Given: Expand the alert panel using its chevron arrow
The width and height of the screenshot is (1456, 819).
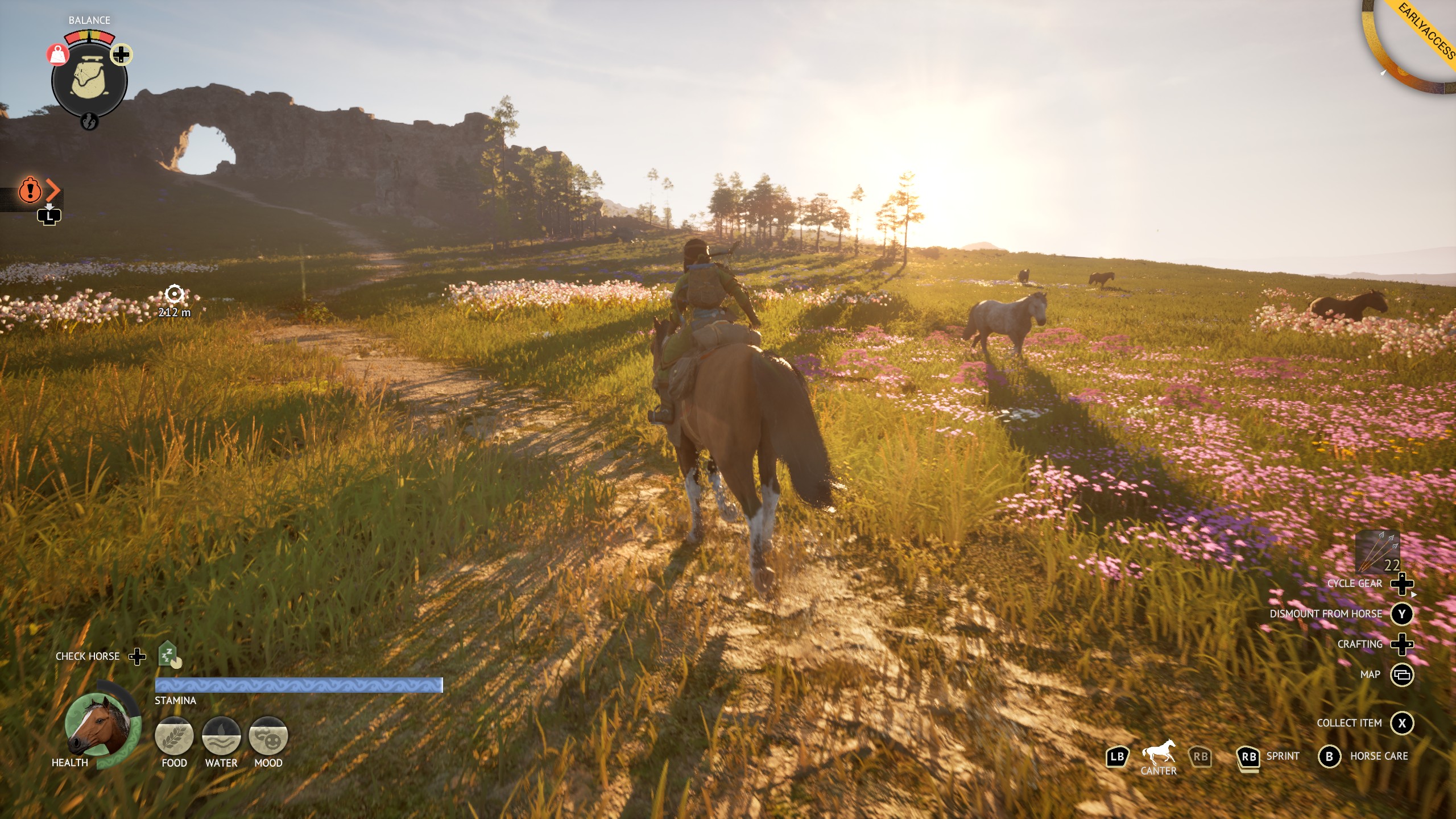Looking at the screenshot, I should pos(52,191).
